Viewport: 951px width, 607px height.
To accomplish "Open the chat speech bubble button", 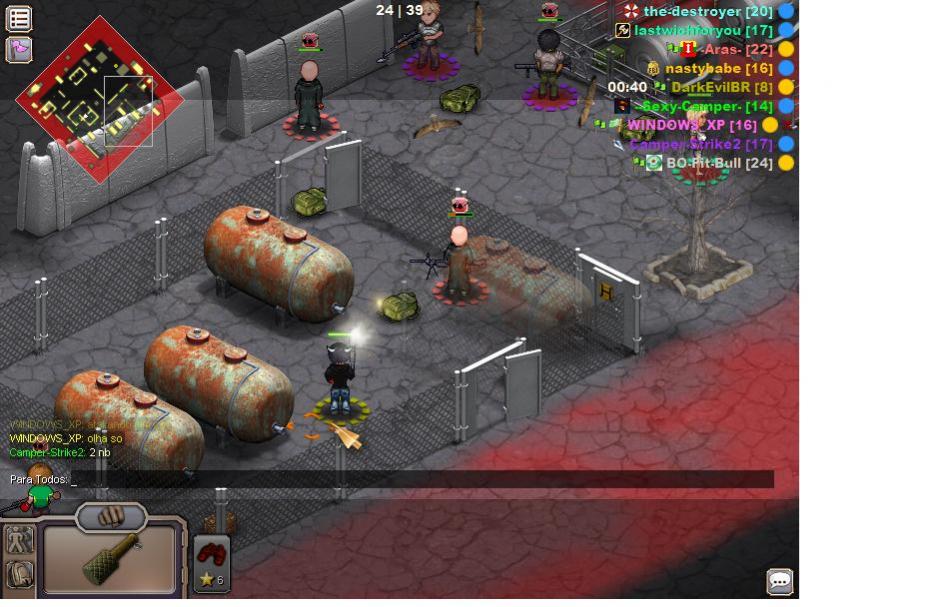I will coord(780,581).
